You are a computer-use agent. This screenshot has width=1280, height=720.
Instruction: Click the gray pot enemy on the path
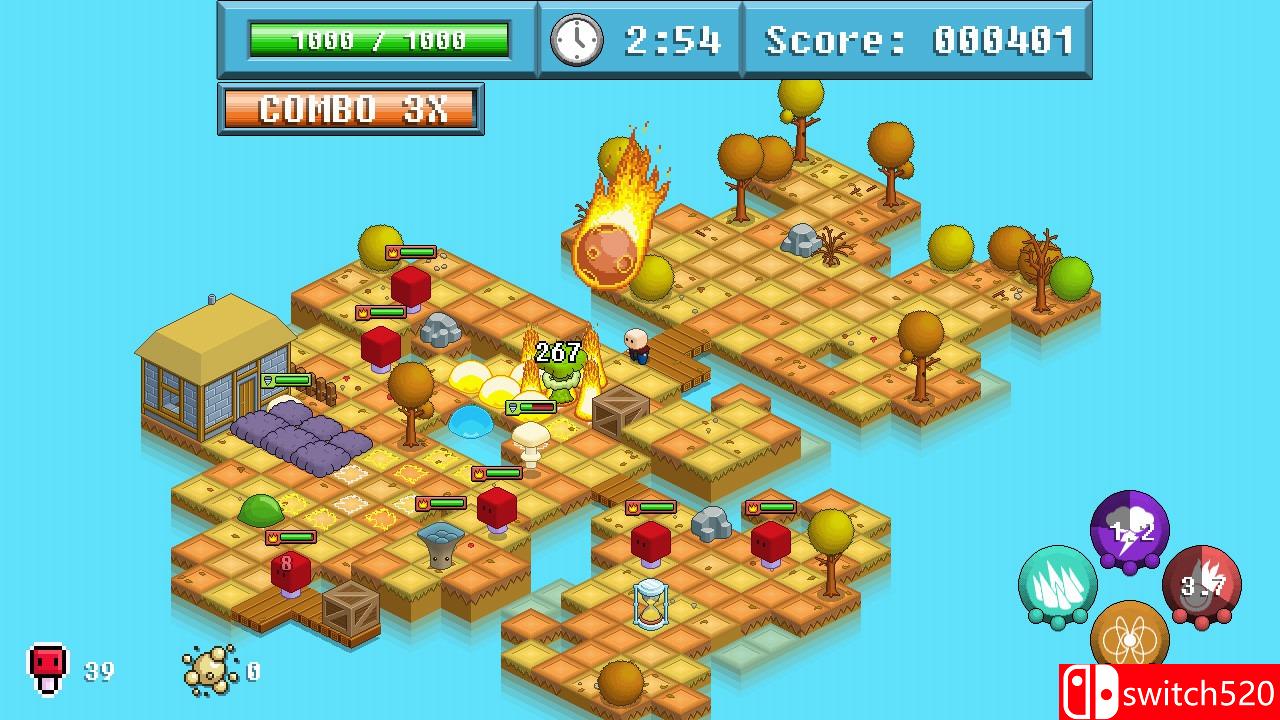[440, 545]
